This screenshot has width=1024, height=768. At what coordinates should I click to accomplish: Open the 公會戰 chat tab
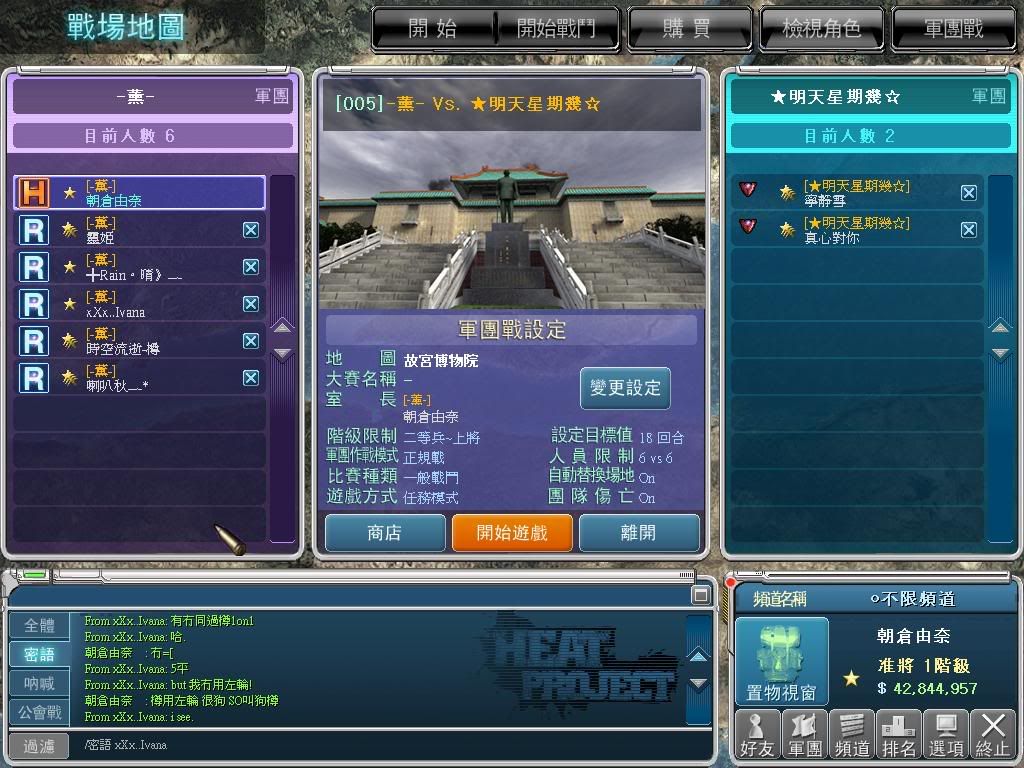40,713
